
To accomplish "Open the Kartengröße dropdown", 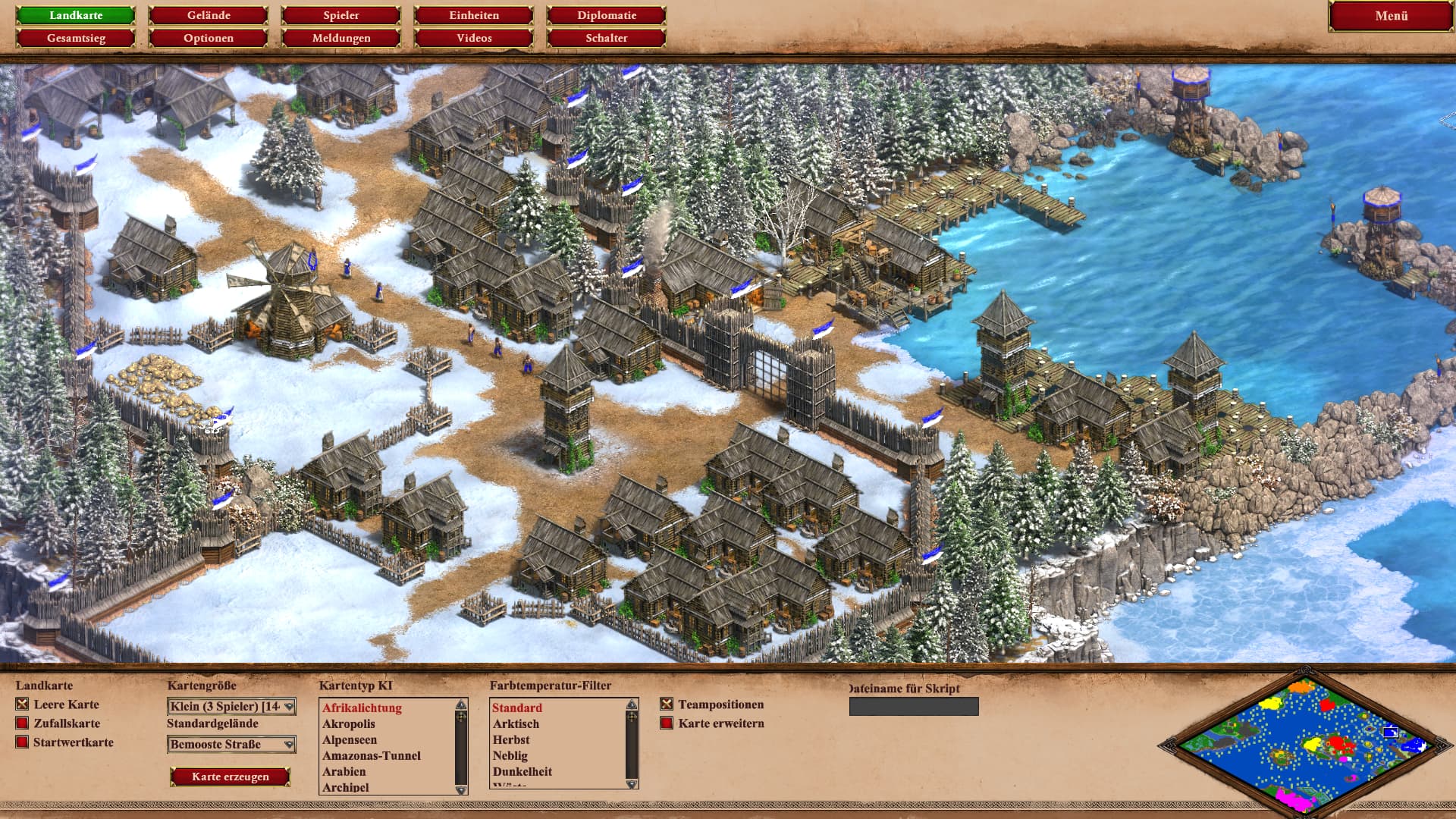I will click(x=231, y=707).
